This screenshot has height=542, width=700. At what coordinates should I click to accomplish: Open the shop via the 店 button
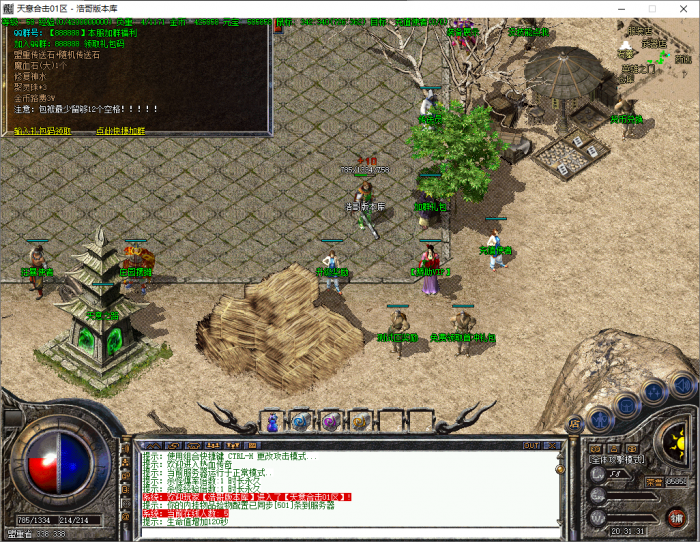(574, 424)
